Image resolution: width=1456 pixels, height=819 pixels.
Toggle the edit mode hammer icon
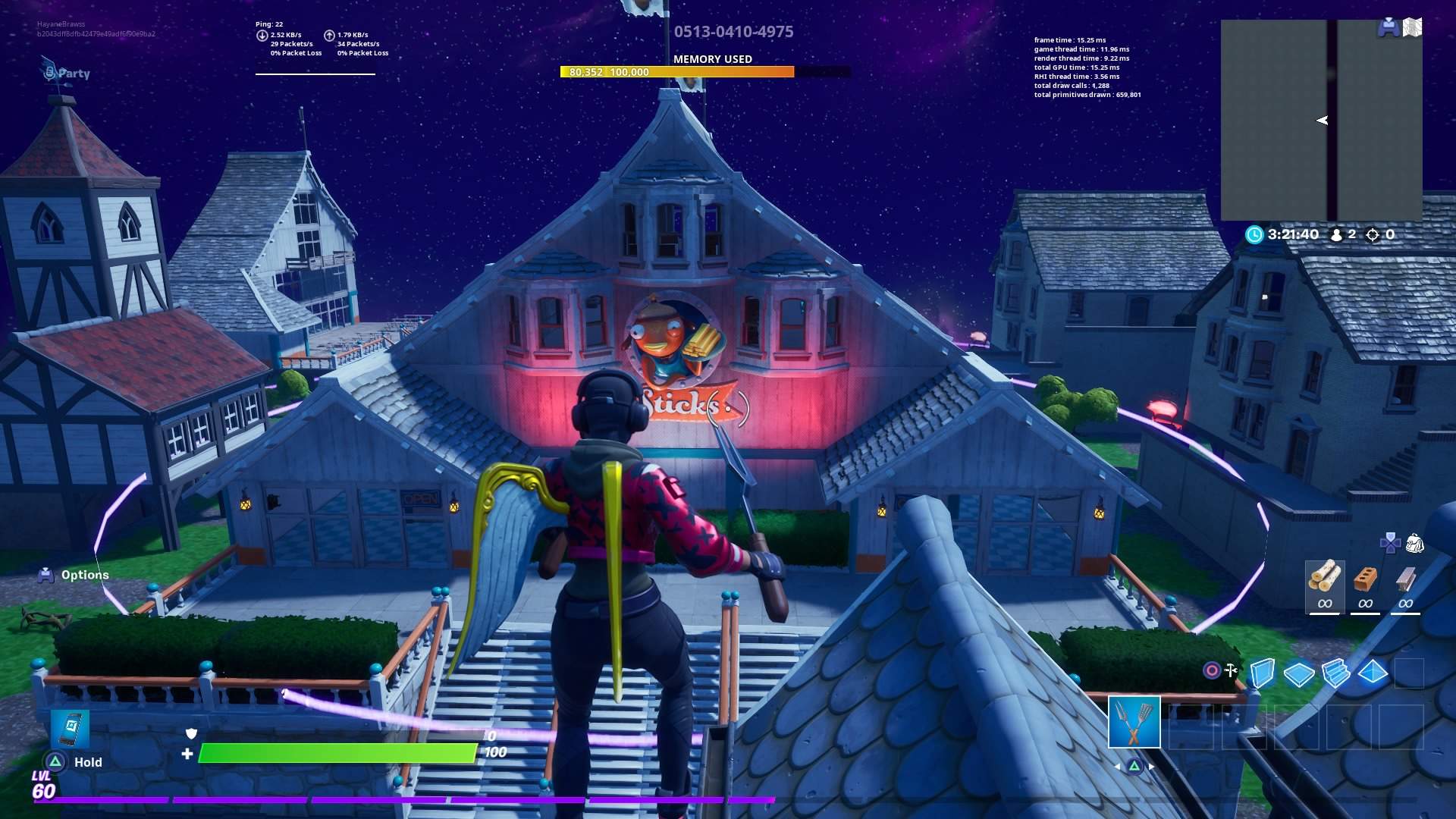pyautogui.click(x=1230, y=670)
